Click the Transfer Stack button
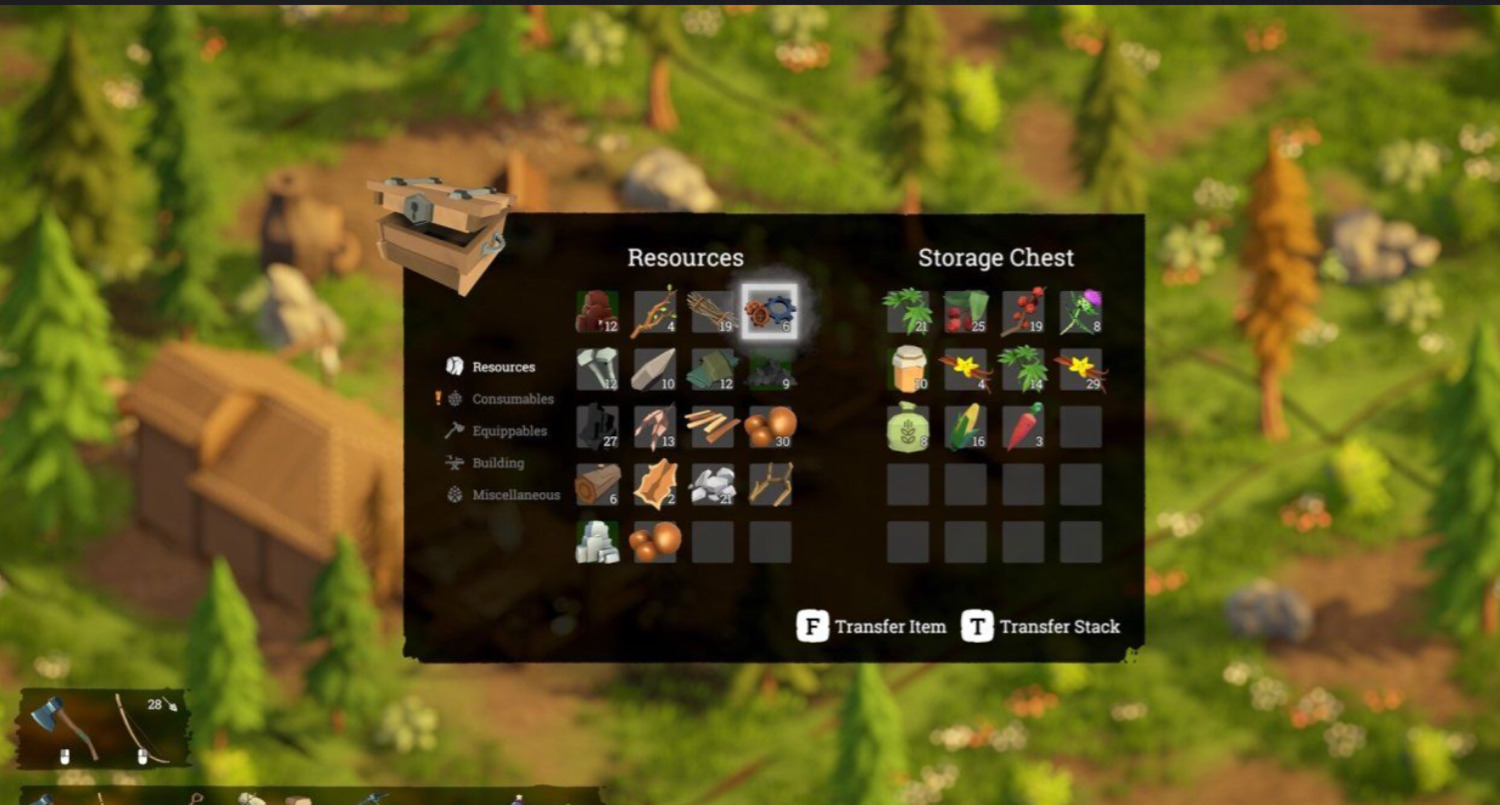This screenshot has height=805, width=1500. [1041, 627]
